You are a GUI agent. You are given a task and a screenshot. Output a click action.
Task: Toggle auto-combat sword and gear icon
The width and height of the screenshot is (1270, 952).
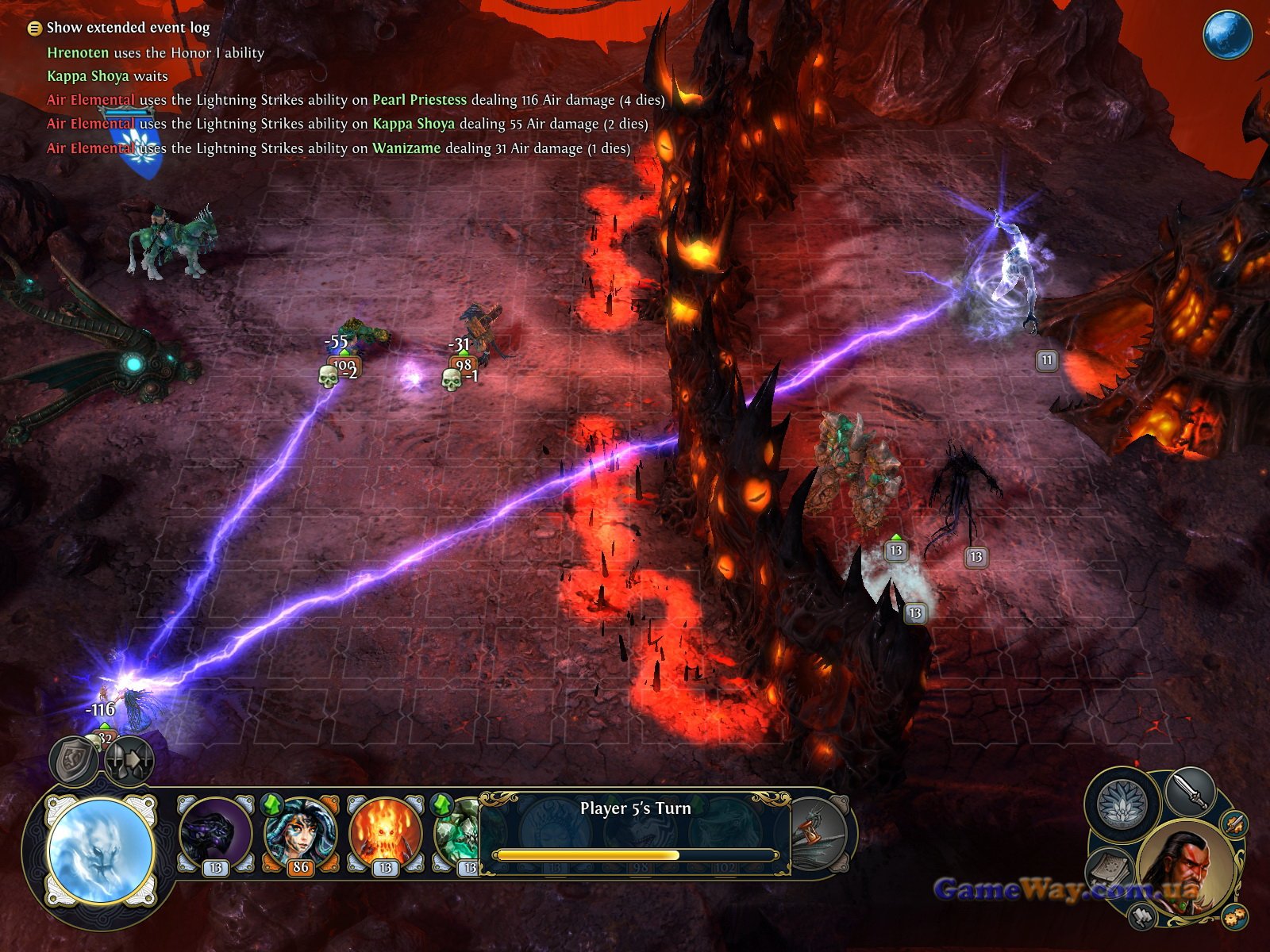click(x=1234, y=823)
